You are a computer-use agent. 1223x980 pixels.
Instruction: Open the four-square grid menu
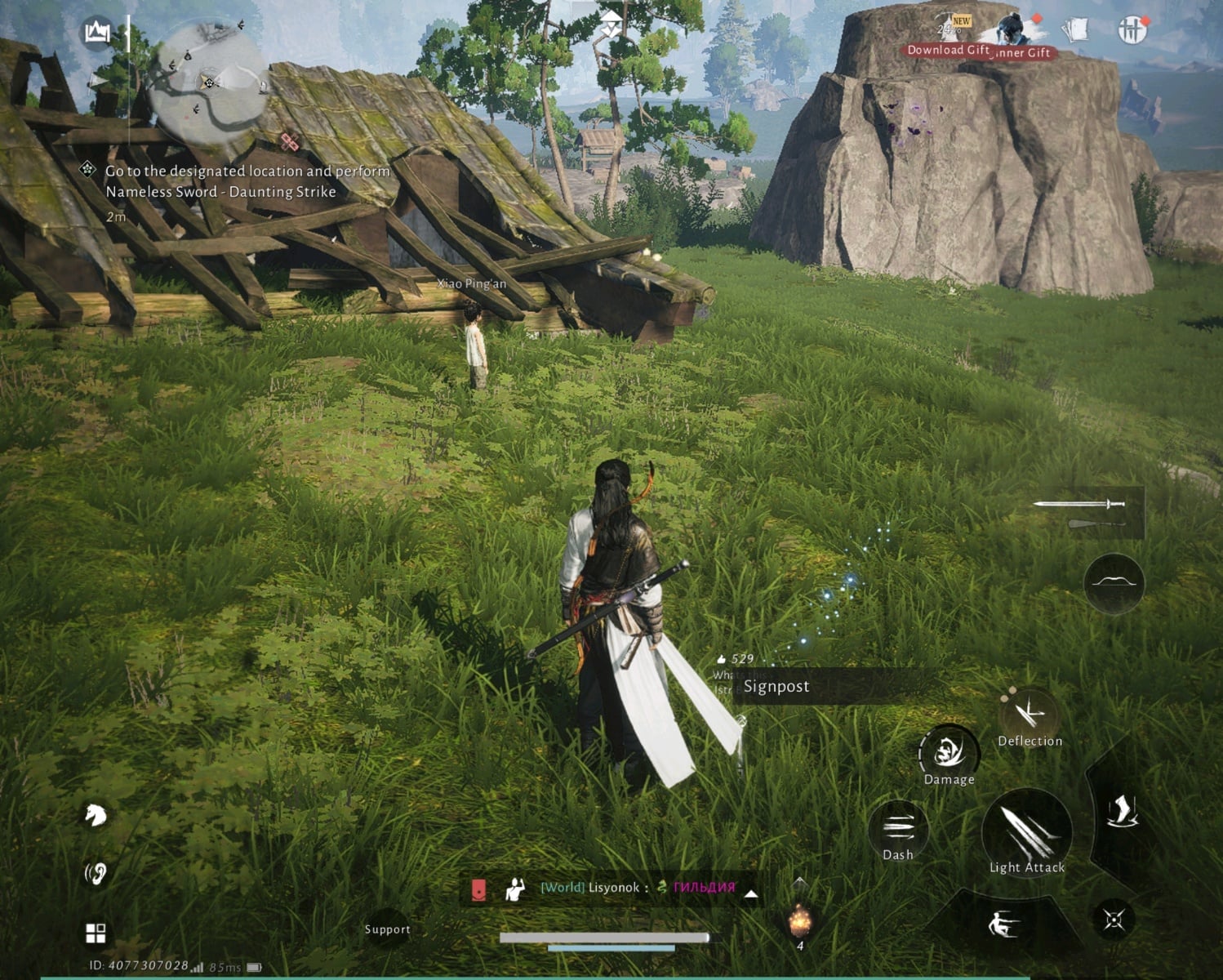coord(96,933)
